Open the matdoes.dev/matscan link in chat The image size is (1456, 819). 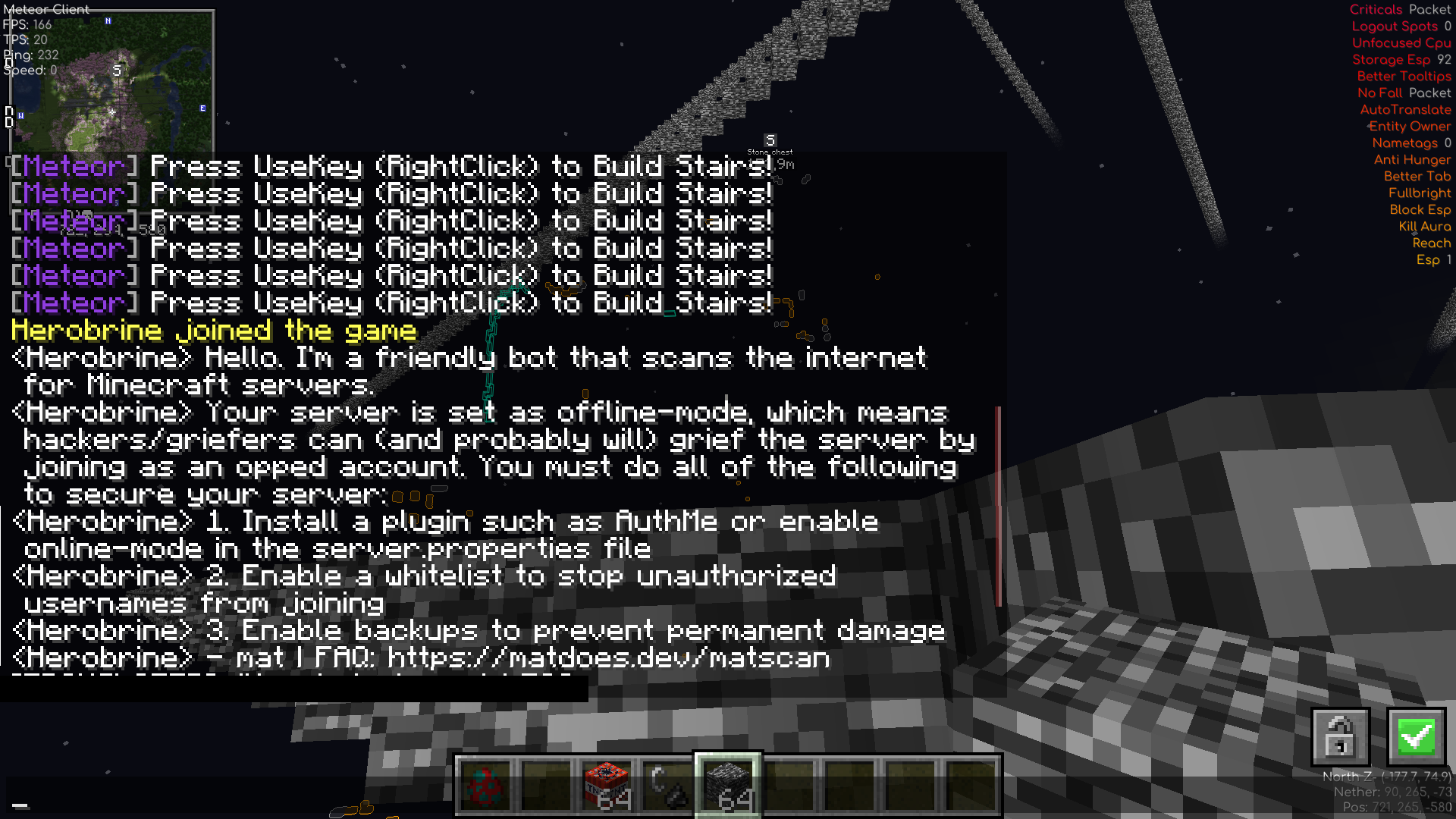click(608, 658)
